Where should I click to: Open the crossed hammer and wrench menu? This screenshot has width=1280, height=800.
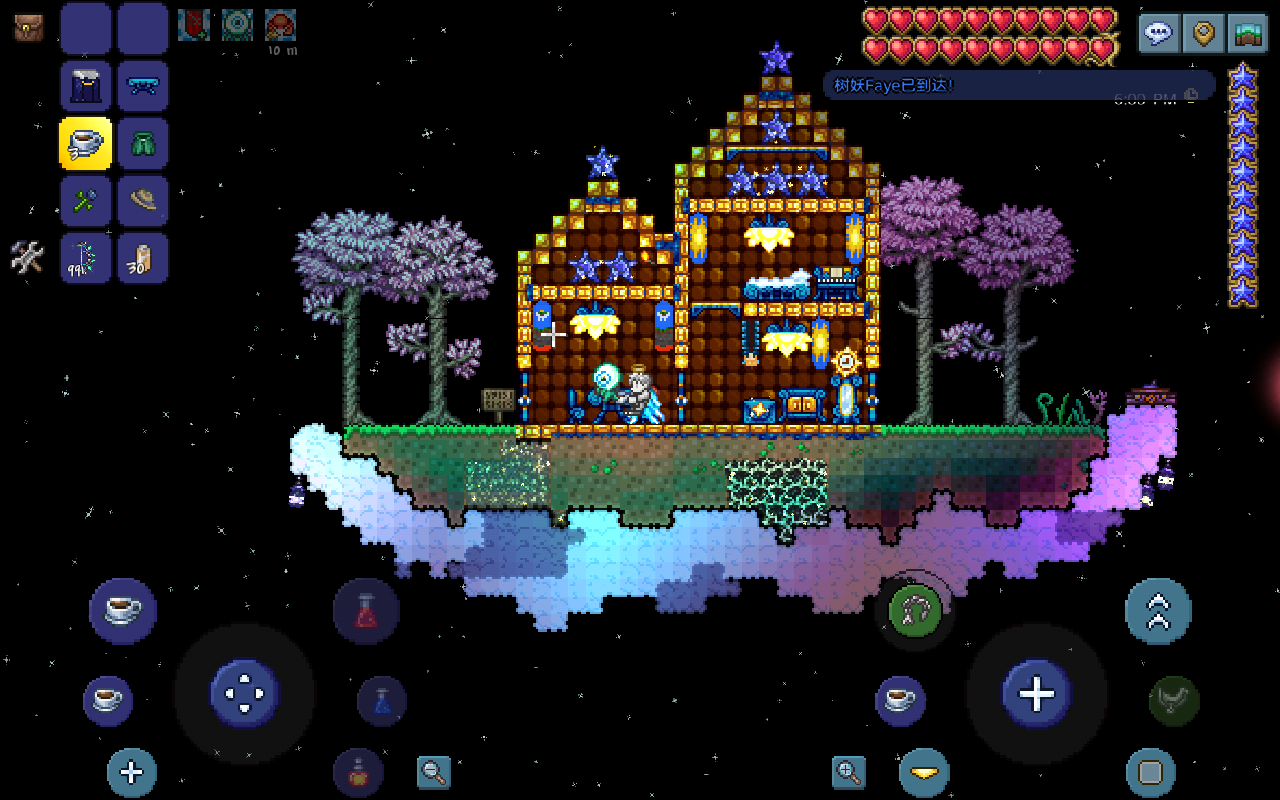coord(27,258)
